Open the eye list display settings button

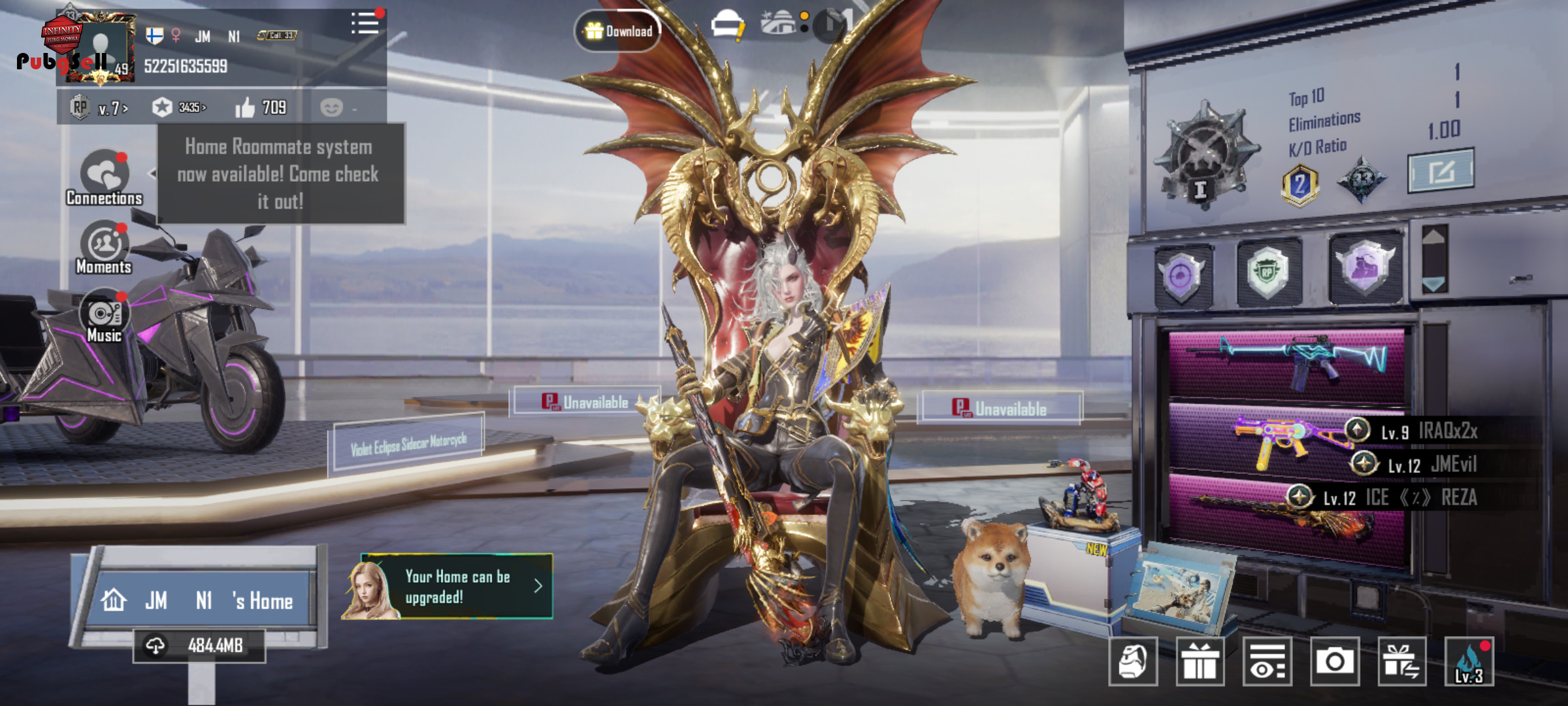click(x=1267, y=662)
